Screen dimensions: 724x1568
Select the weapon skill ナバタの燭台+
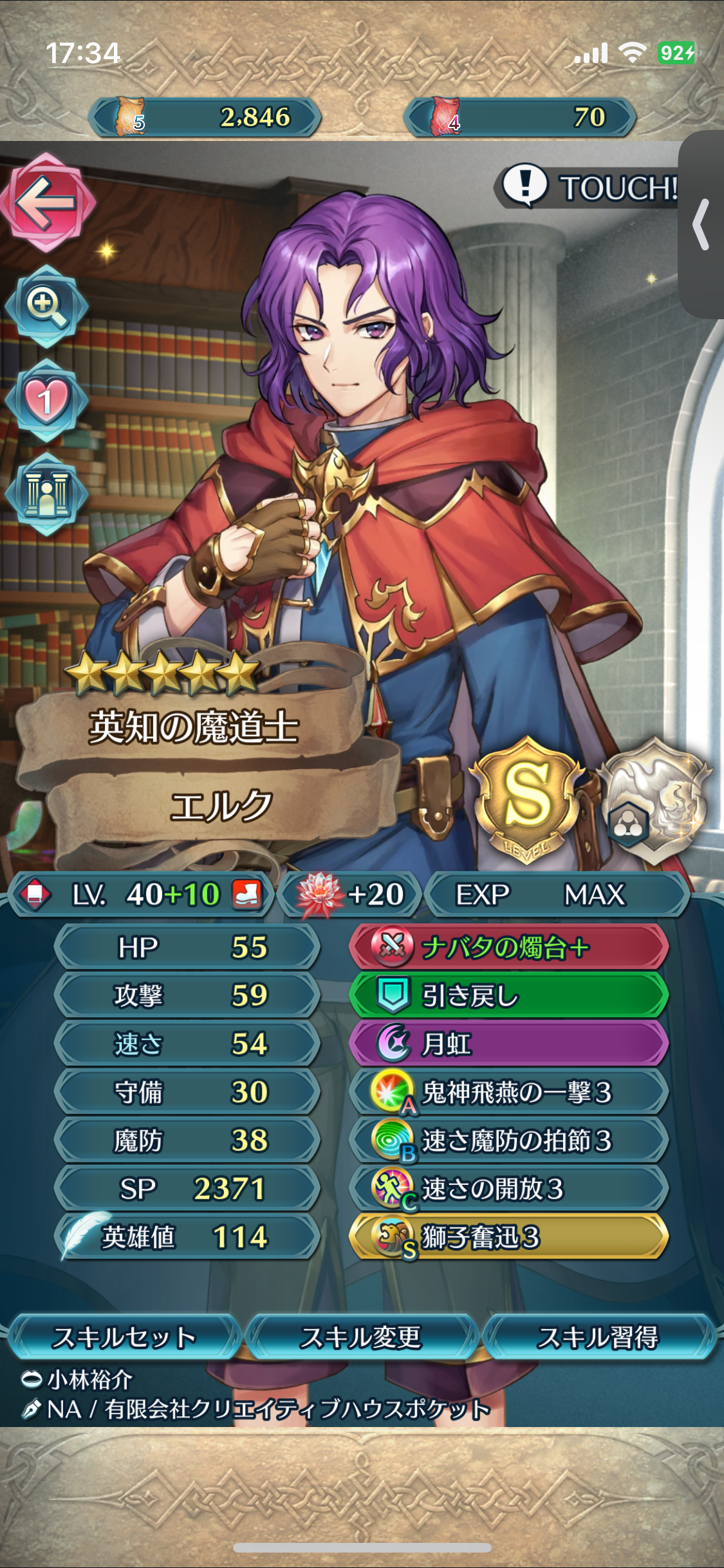[508, 947]
